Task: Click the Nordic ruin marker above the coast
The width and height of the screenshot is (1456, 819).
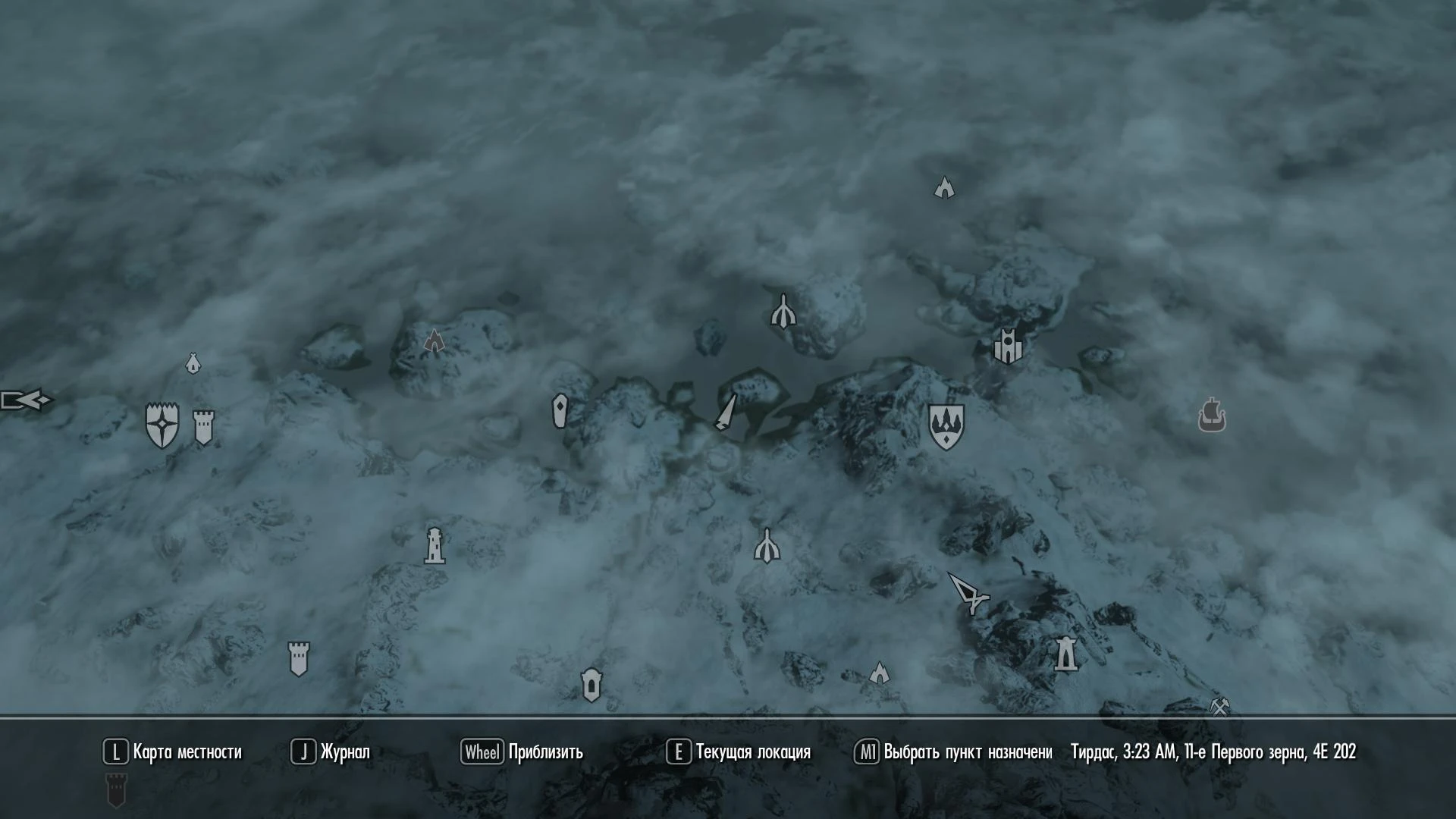Action: (x=783, y=311)
